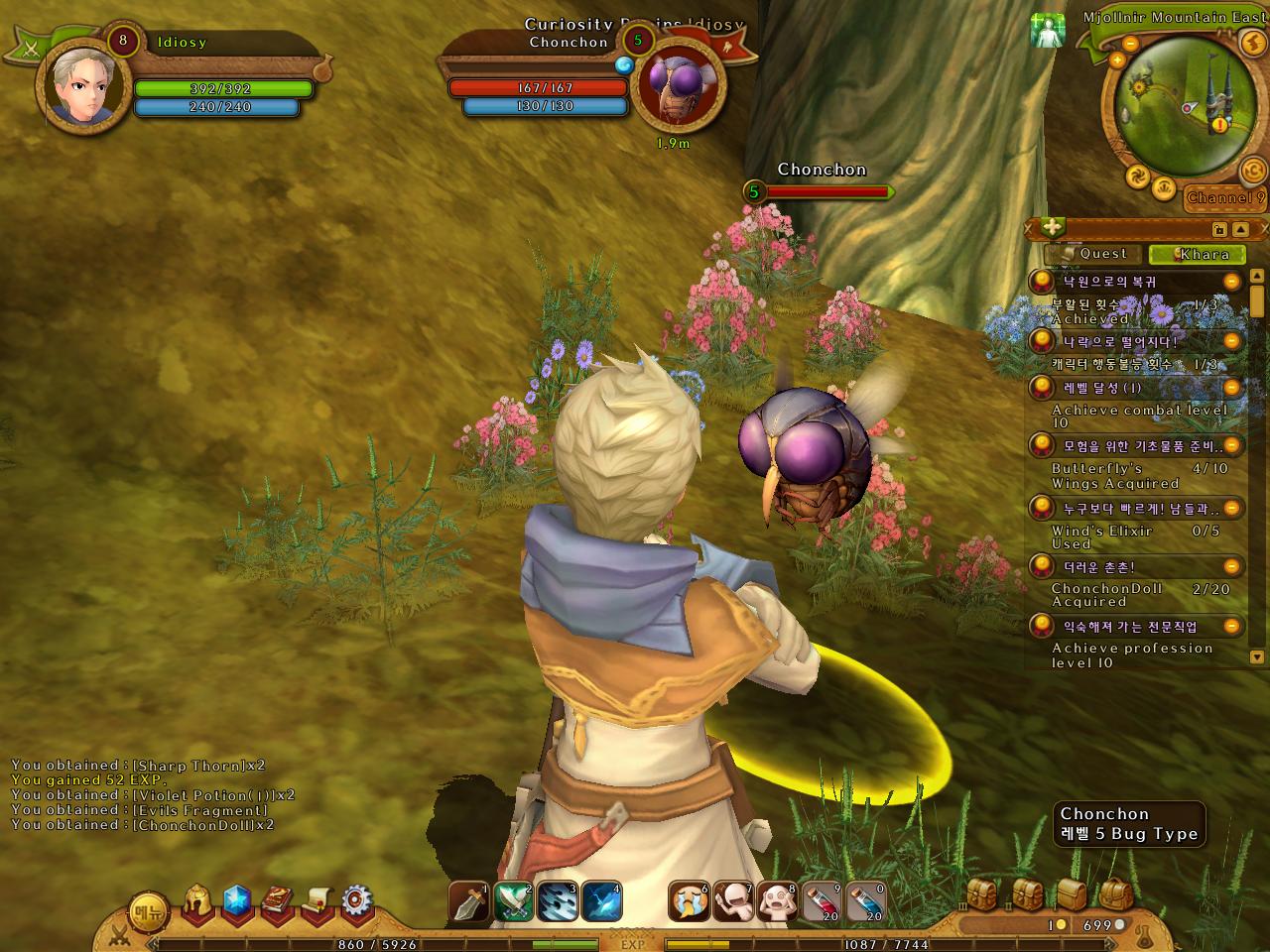This screenshot has width=1270, height=952.
Task: Switch to the Quest tab
Action: click(1093, 254)
